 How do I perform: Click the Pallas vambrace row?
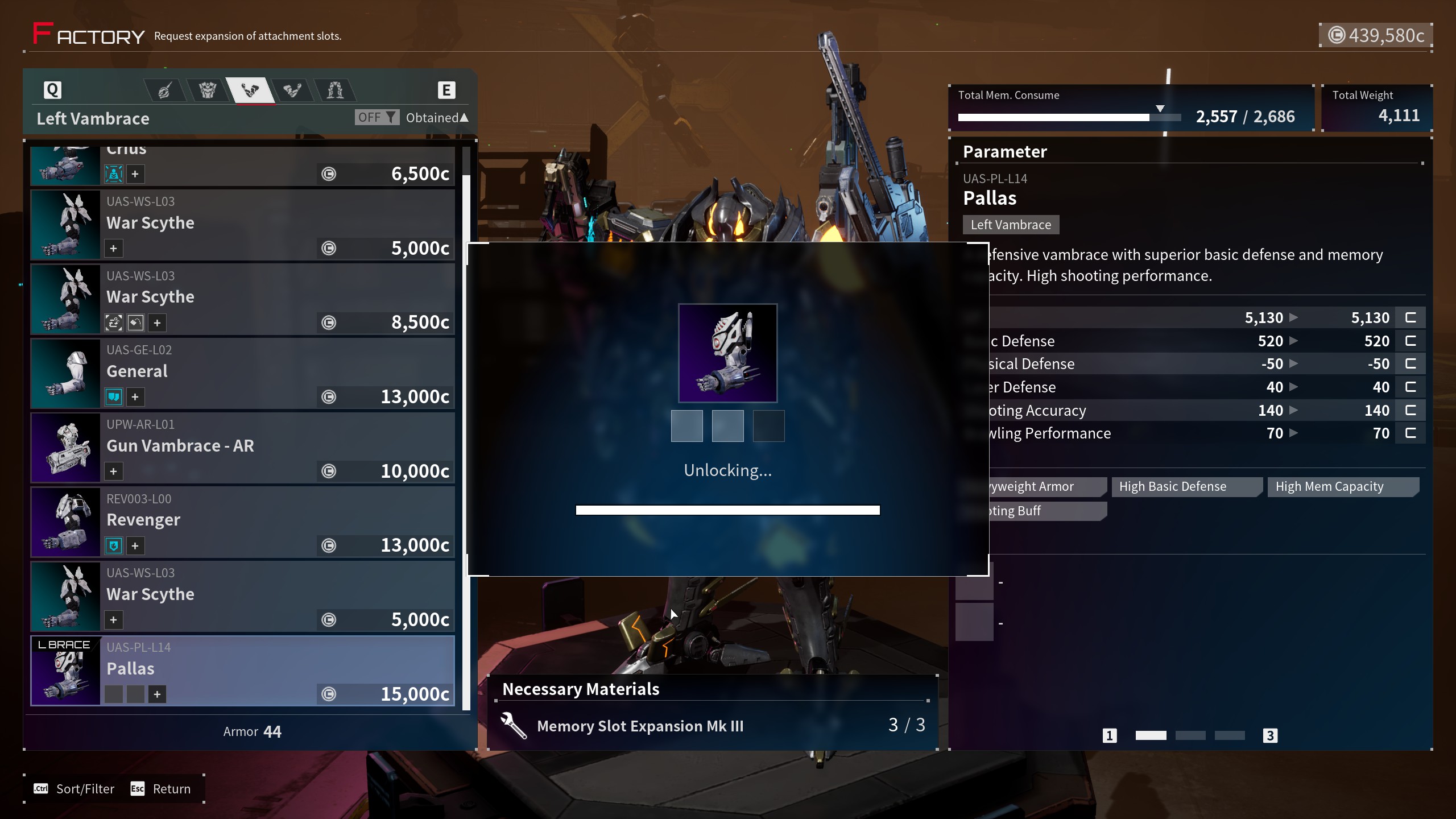[x=243, y=671]
